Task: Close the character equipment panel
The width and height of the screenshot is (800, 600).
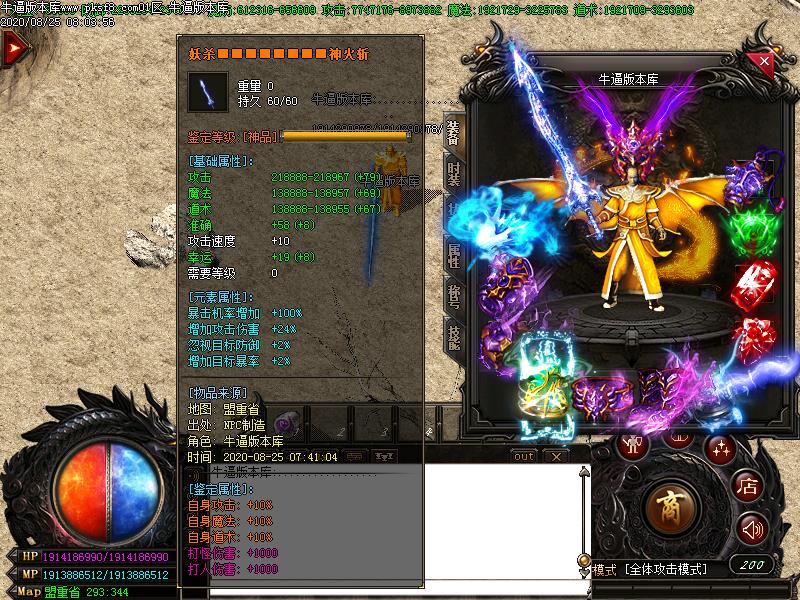Action: [x=765, y=61]
